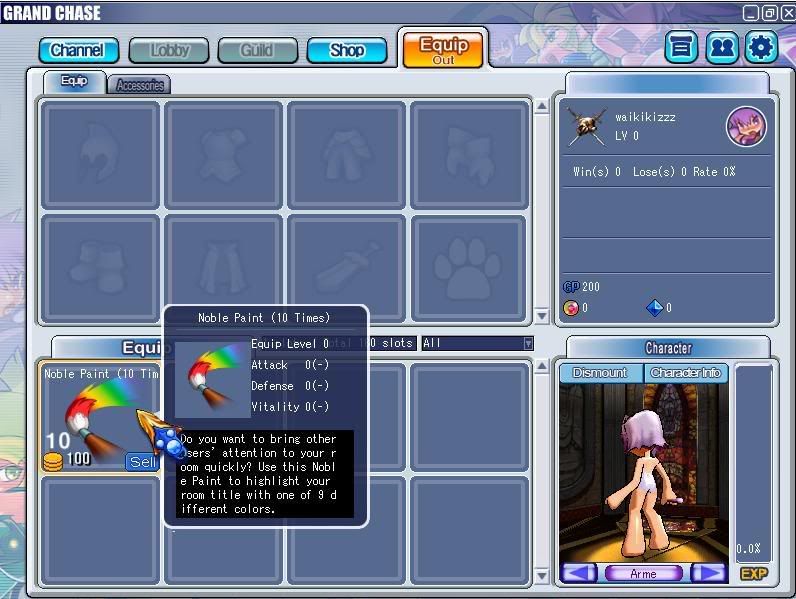Select the Noble Paint inventory slot

[x=90, y=415]
